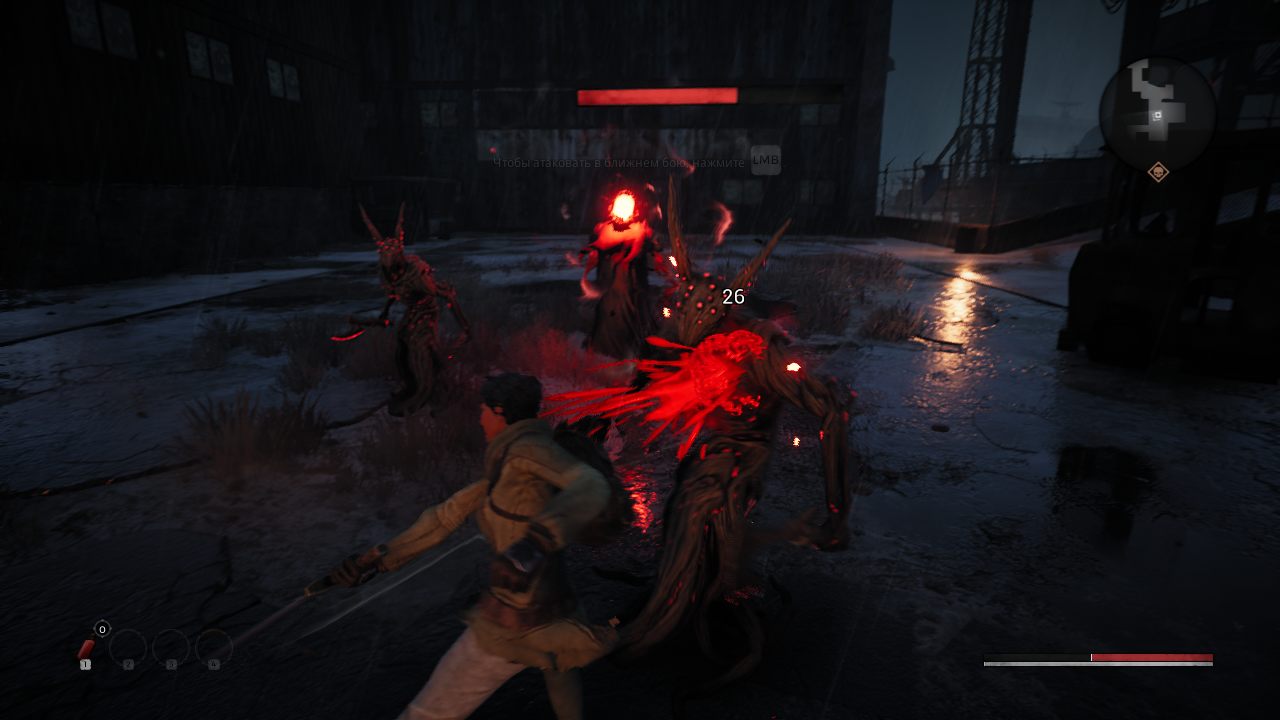Open the circular minimap
Screen dimensions: 1280x720
[1157, 112]
